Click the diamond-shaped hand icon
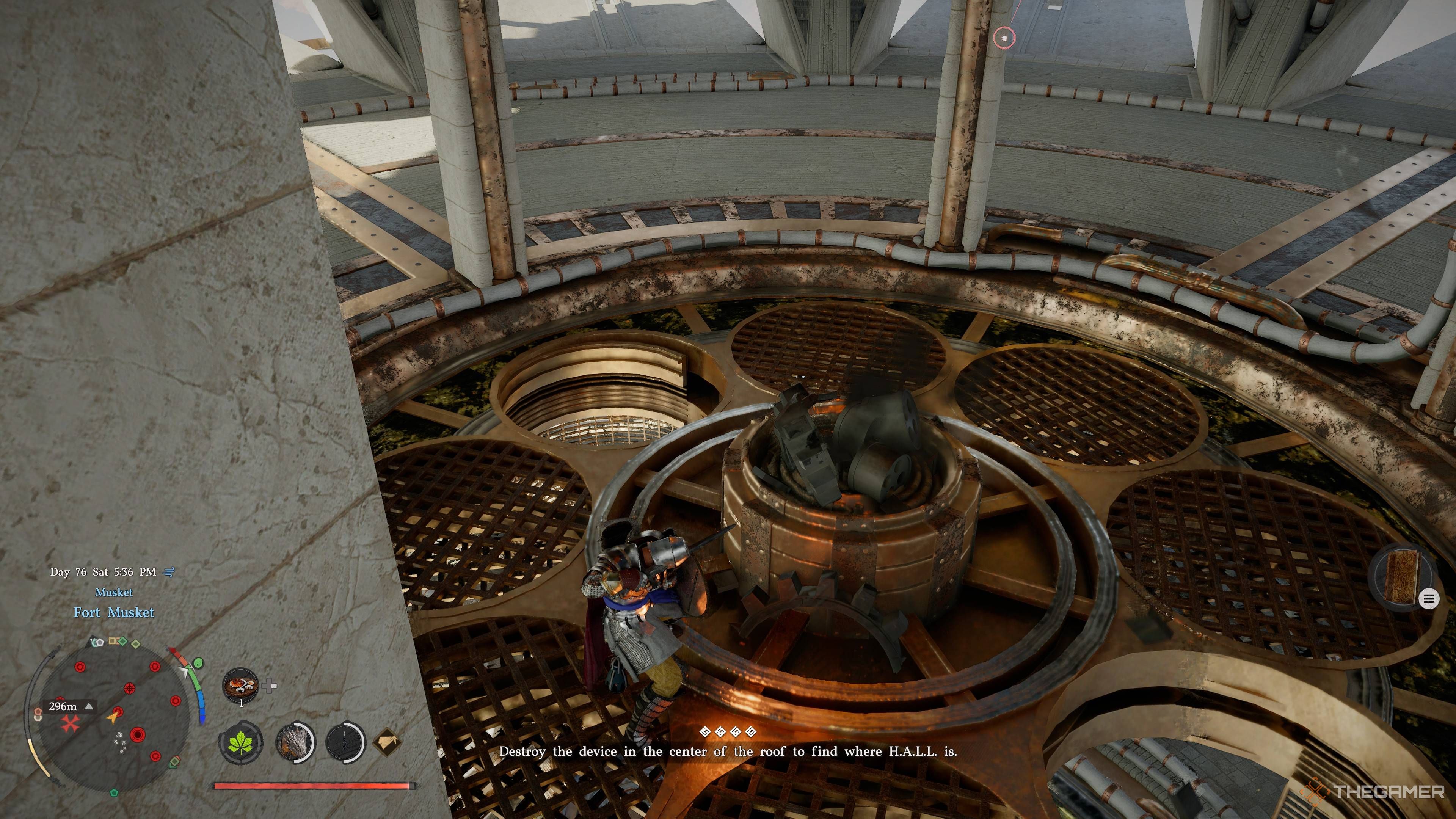This screenshot has height=819, width=1456. click(389, 741)
